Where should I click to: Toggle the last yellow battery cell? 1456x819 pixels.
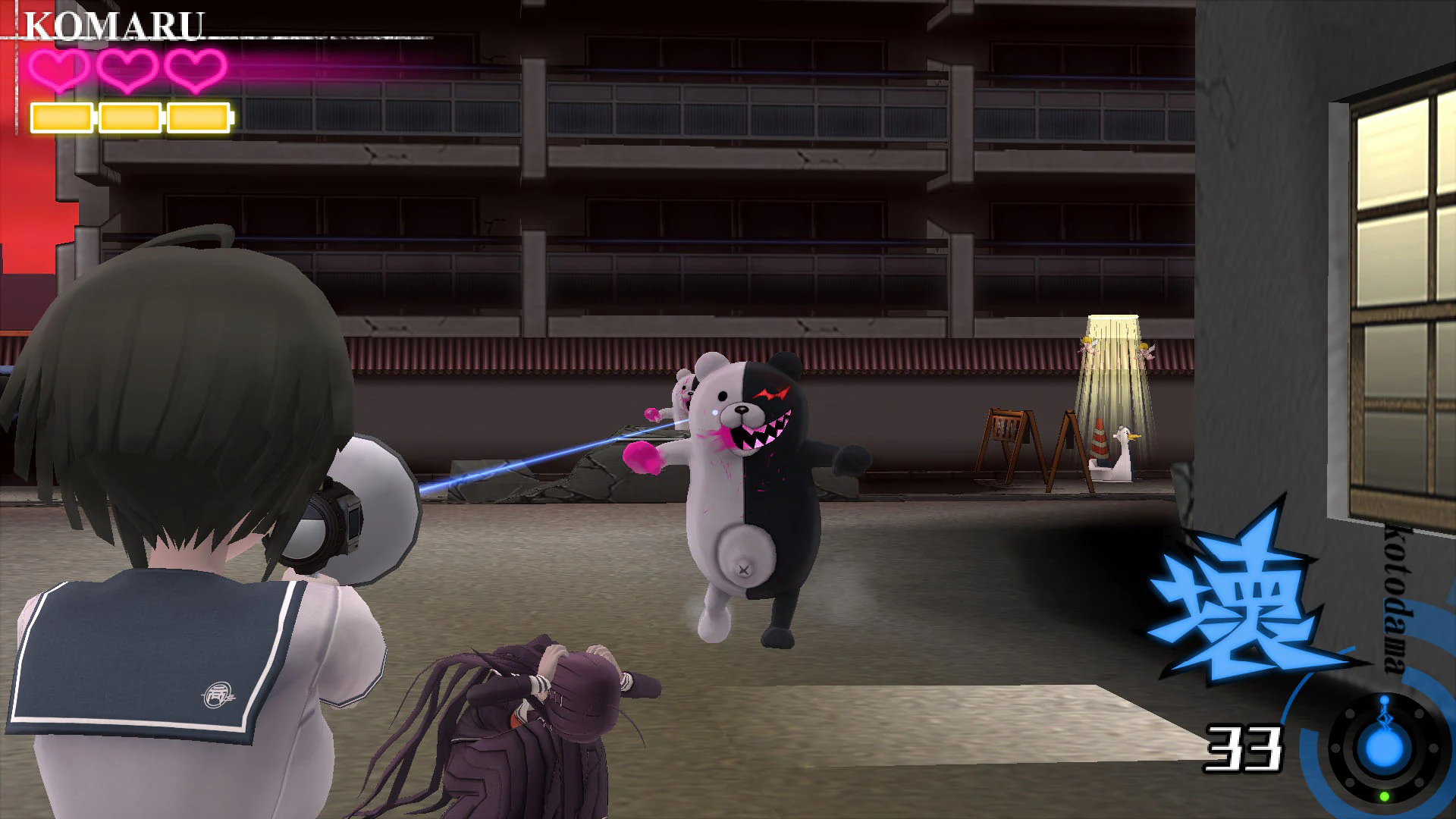pyautogui.click(x=199, y=116)
